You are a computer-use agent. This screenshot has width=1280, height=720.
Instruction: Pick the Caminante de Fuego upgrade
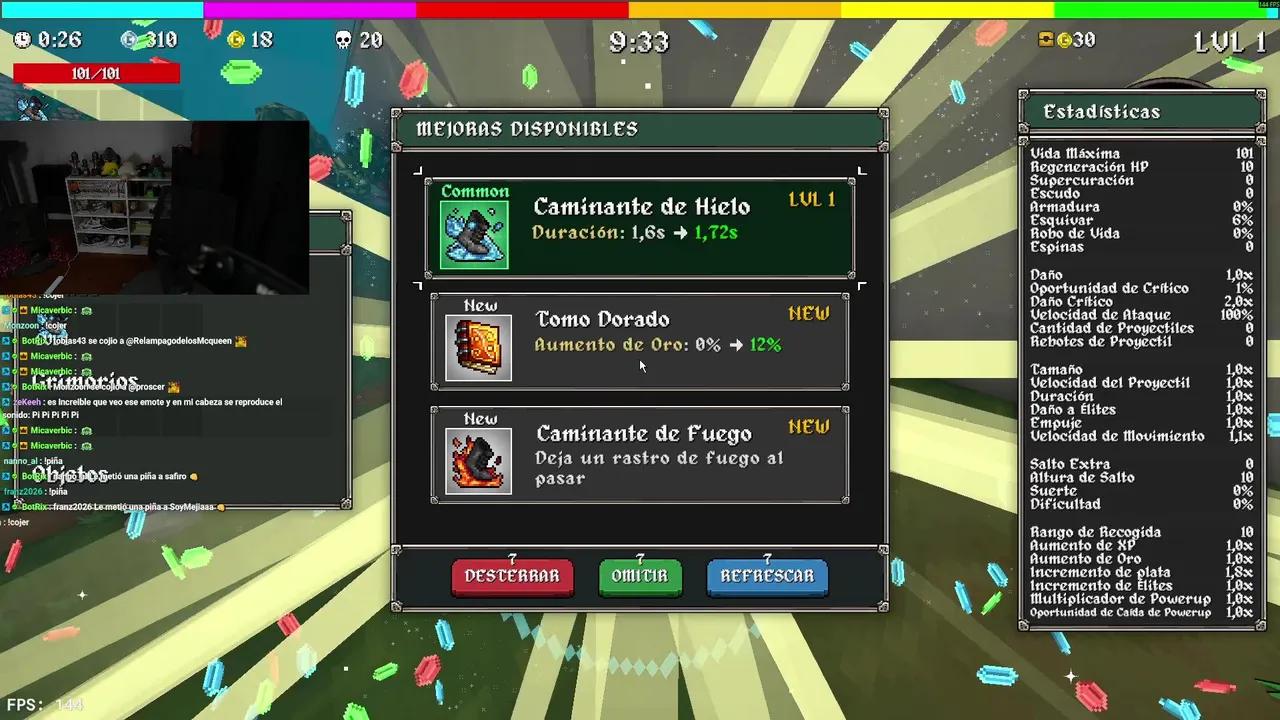pos(640,454)
